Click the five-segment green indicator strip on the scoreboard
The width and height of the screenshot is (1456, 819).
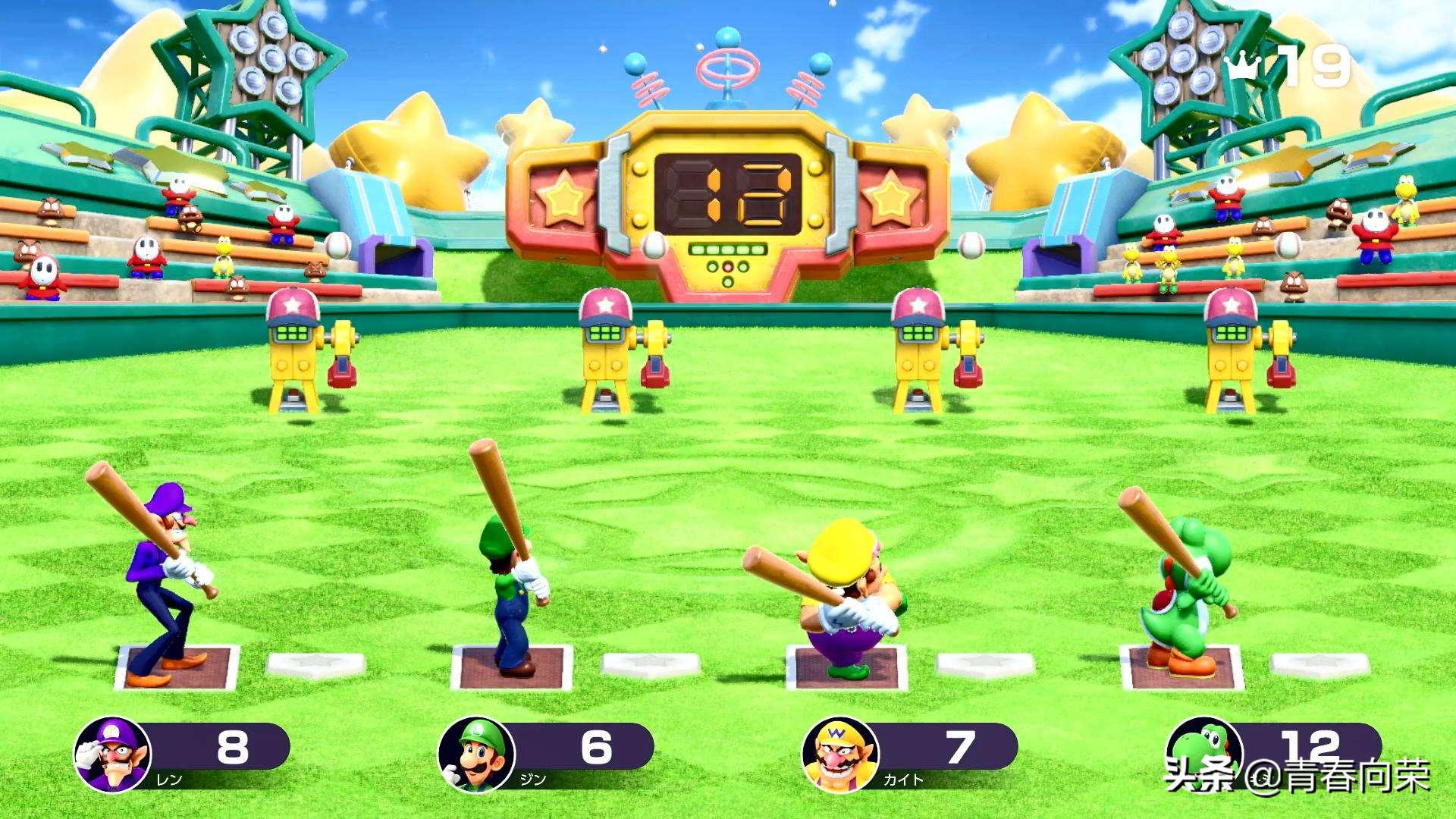pos(728,249)
